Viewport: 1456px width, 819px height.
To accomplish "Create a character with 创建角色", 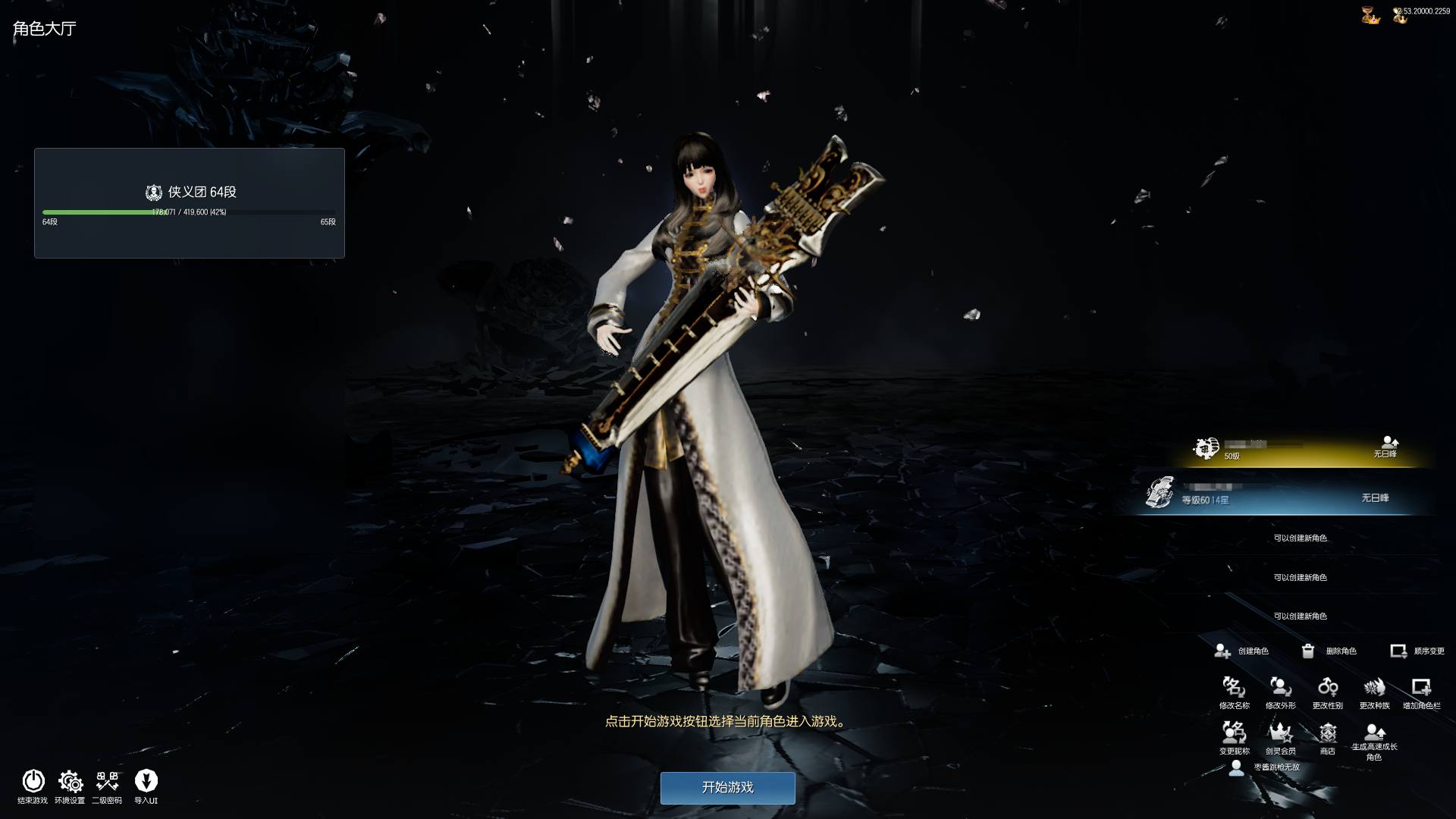I will tap(1241, 651).
